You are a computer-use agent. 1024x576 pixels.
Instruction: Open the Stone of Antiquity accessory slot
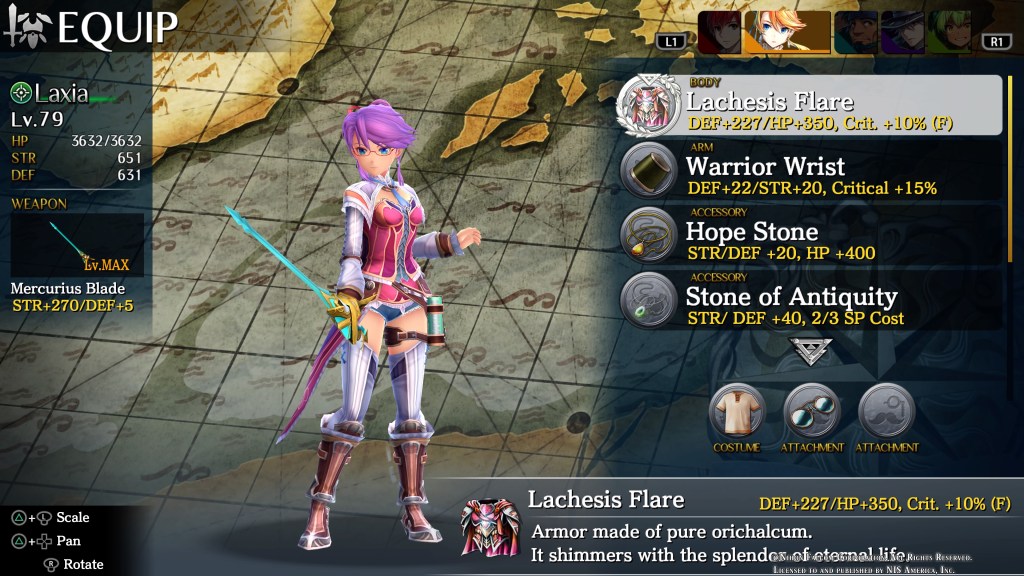pyautogui.click(x=810, y=301)
